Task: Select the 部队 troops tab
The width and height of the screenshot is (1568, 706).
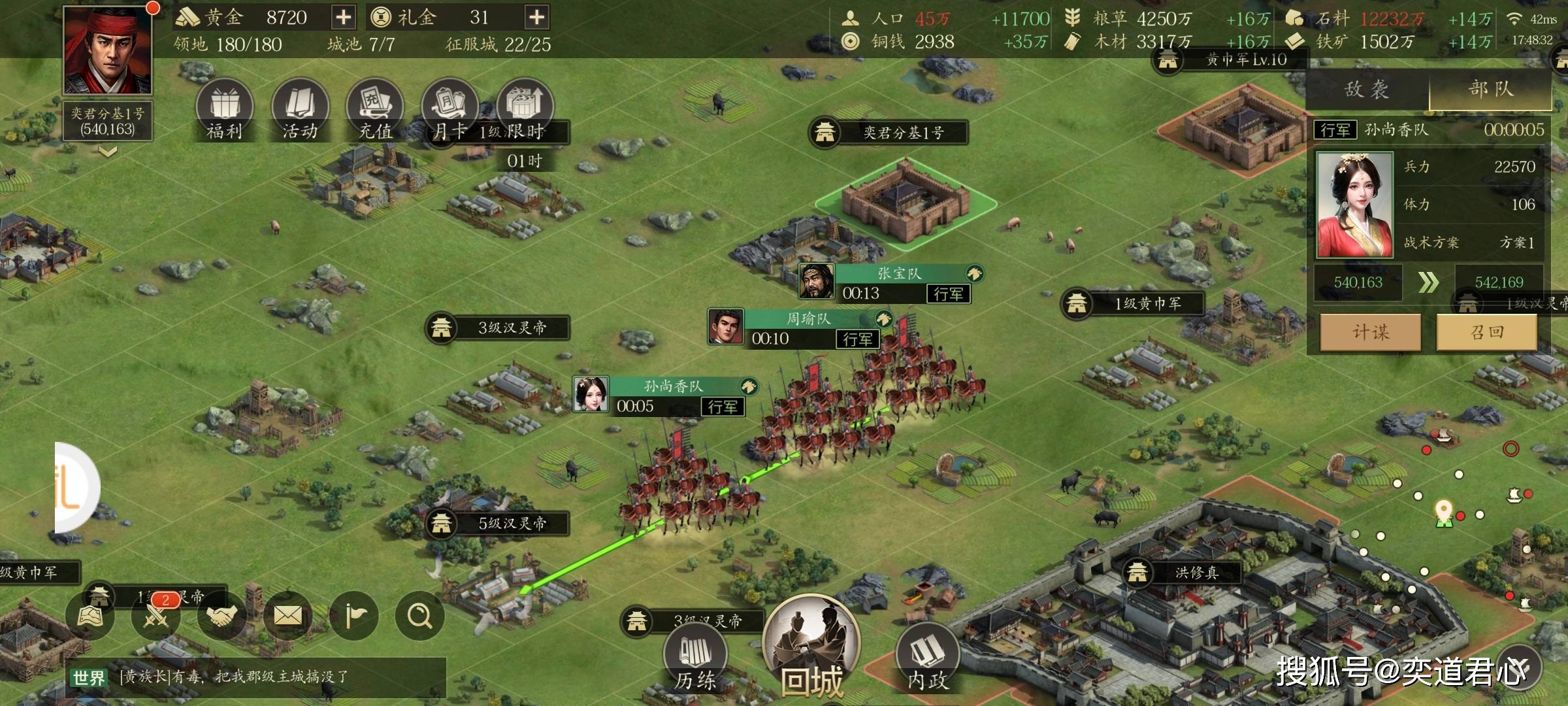Action: [1491, 90]
